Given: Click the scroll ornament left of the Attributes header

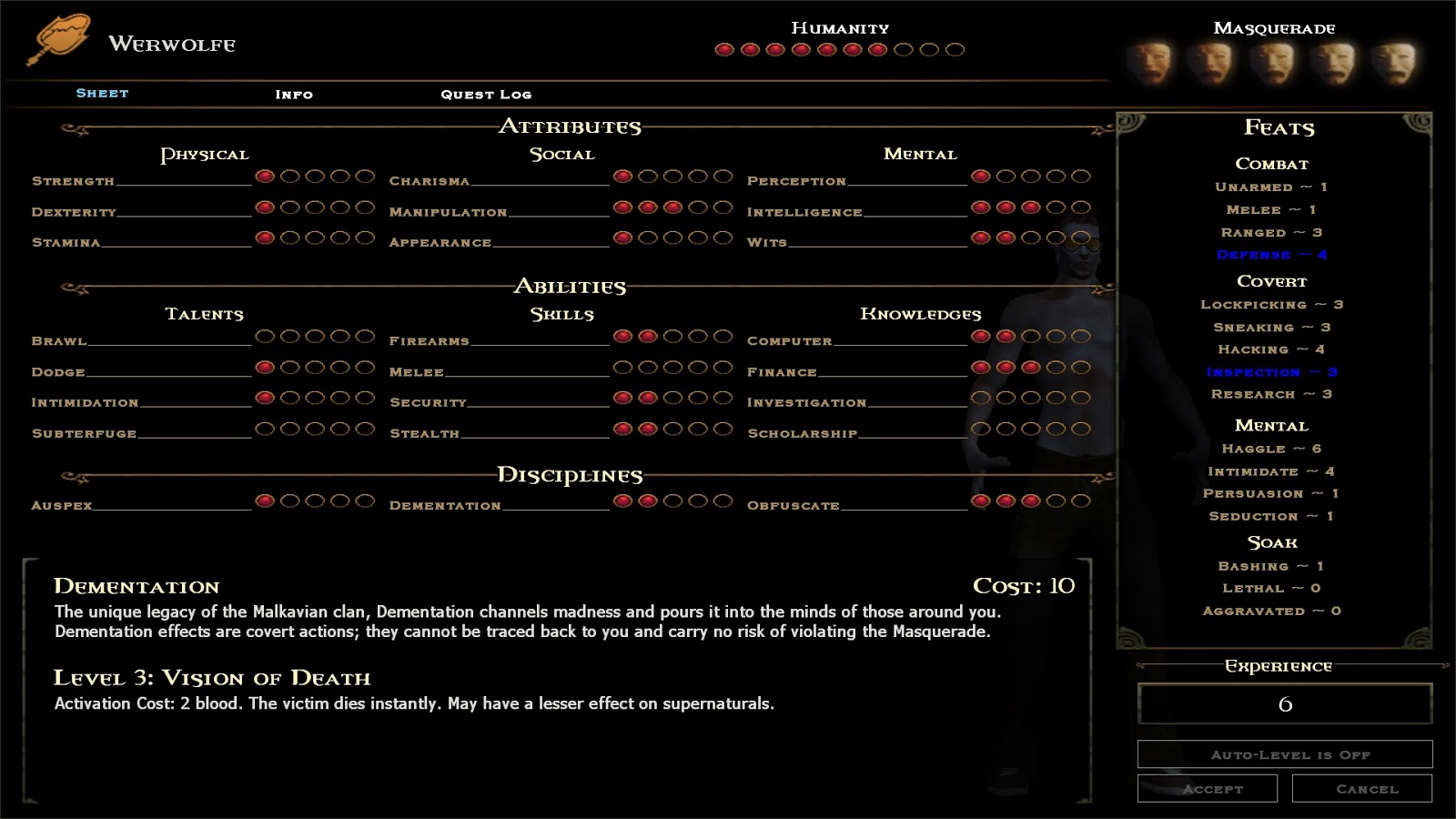Looking at the screenshot, I should point(73,127).
